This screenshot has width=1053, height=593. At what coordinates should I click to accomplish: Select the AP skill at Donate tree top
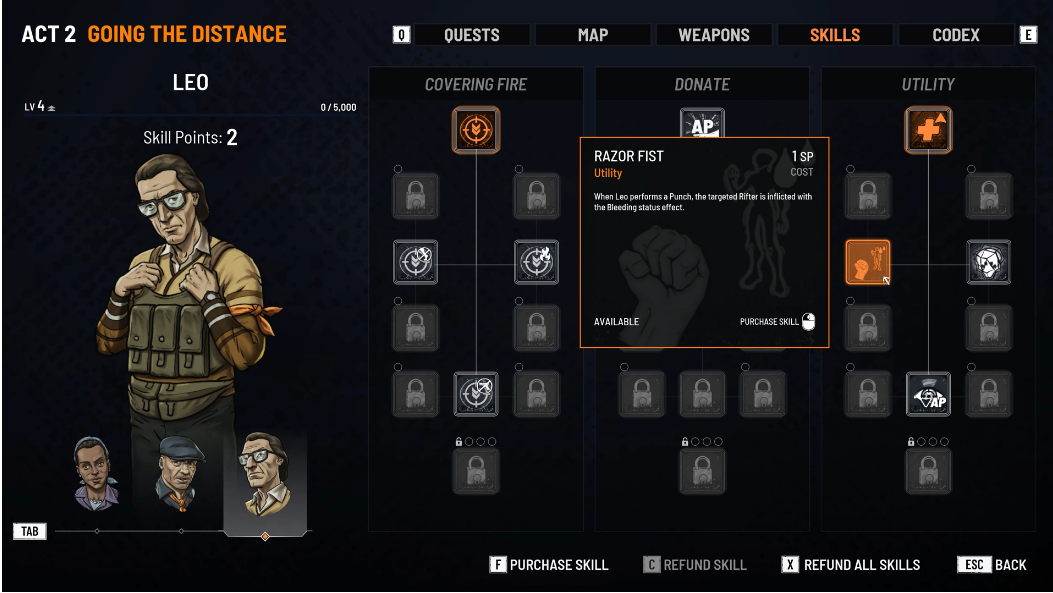pyautogui.click(x=702, y=124)
